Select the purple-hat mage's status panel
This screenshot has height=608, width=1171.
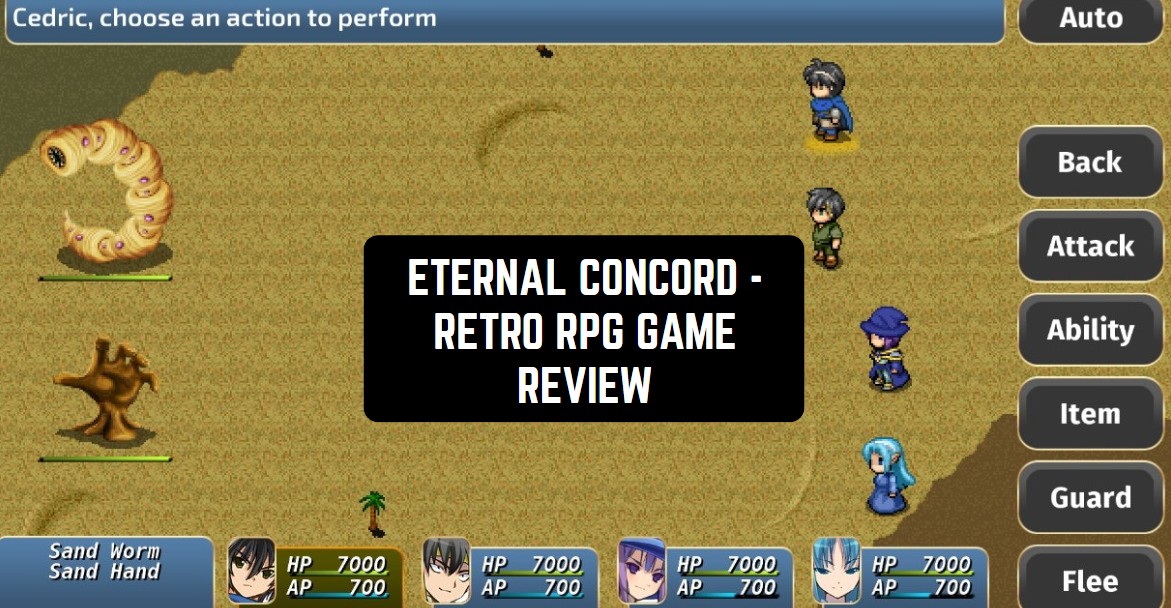pyautogui.click(x=705, y=574)
